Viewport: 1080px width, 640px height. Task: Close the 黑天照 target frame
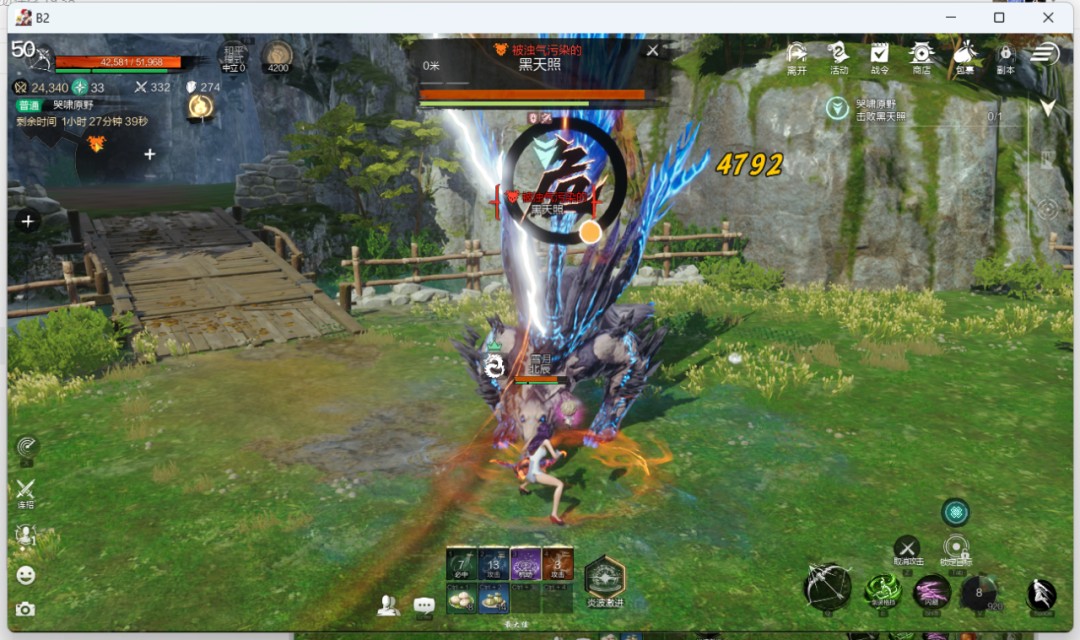coord(653,50)
